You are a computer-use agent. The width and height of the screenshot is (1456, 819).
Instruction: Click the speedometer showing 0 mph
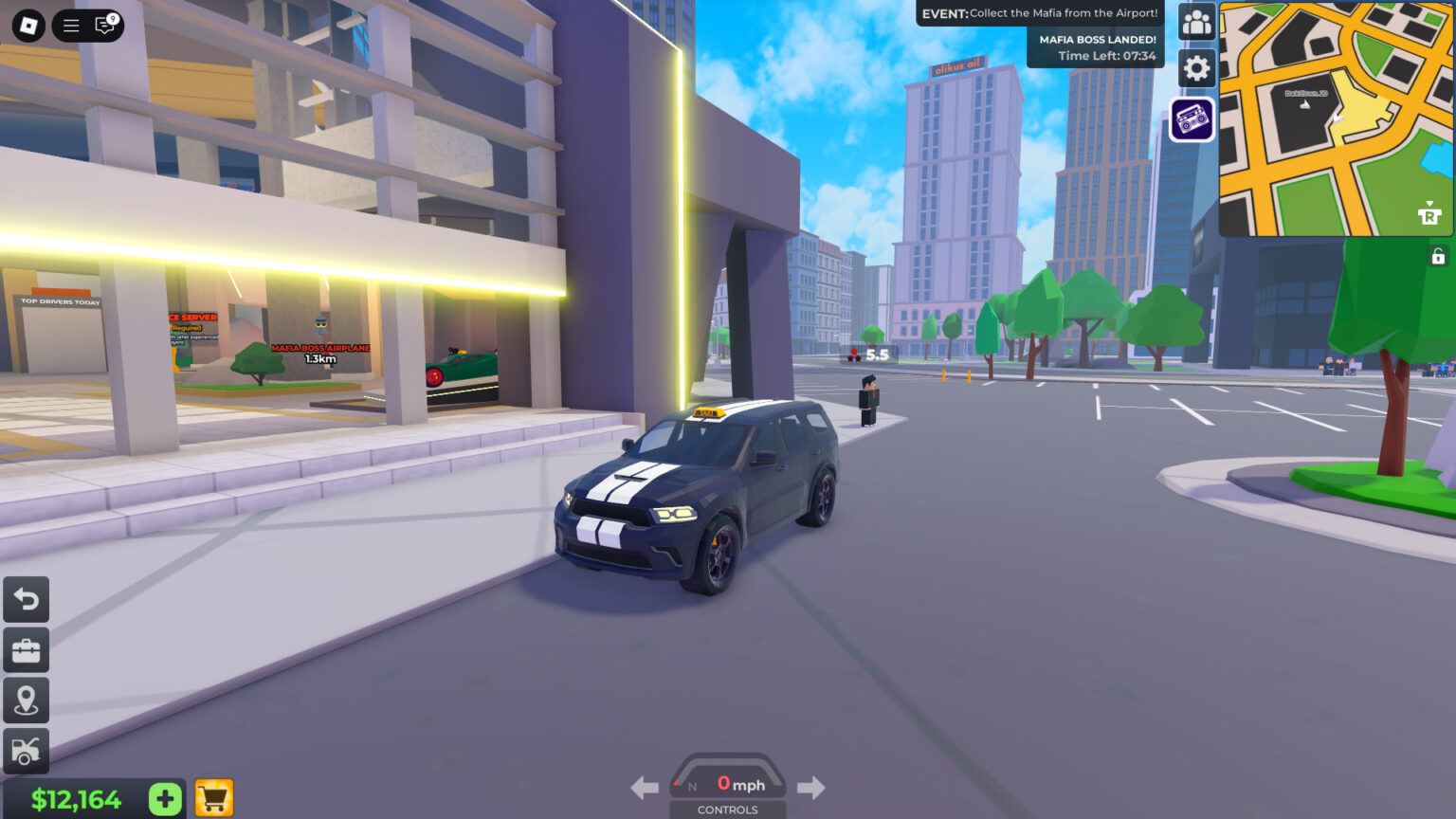point(727,783)
